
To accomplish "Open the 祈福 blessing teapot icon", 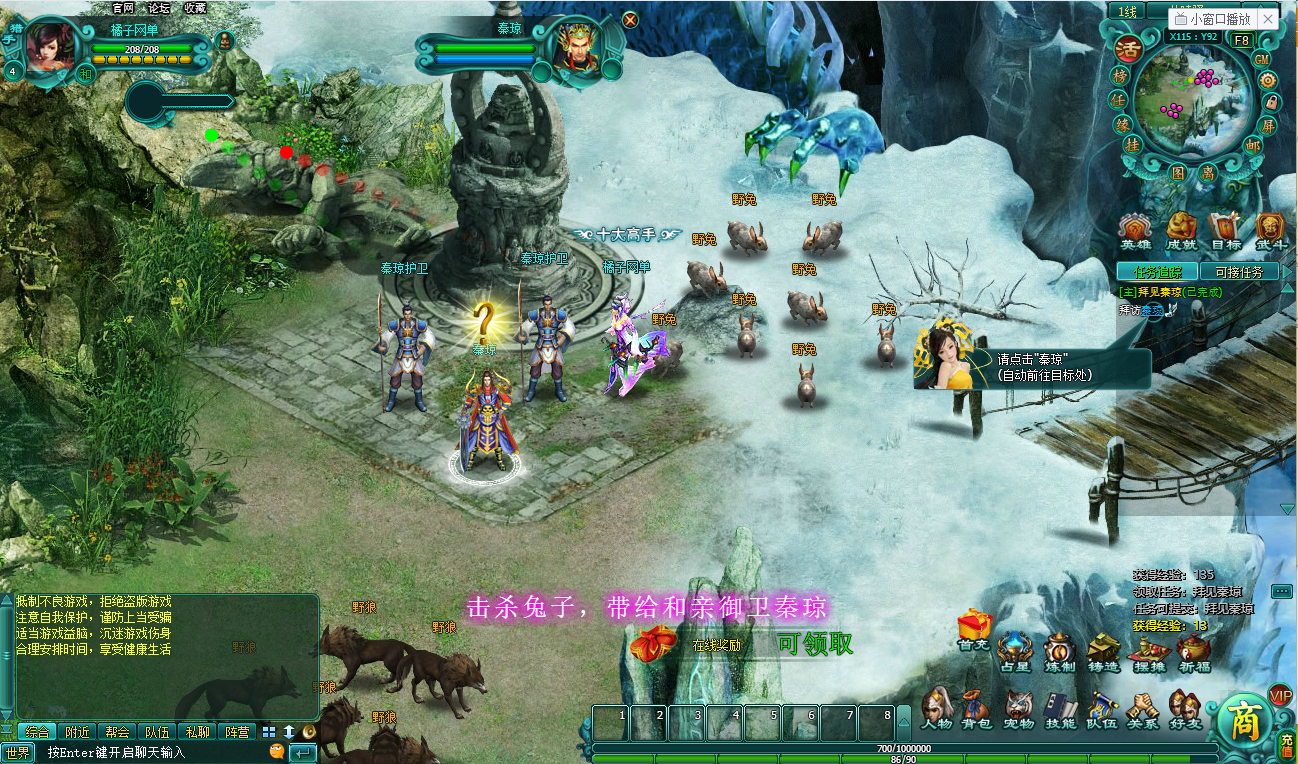I will (x=1191, y=650).
